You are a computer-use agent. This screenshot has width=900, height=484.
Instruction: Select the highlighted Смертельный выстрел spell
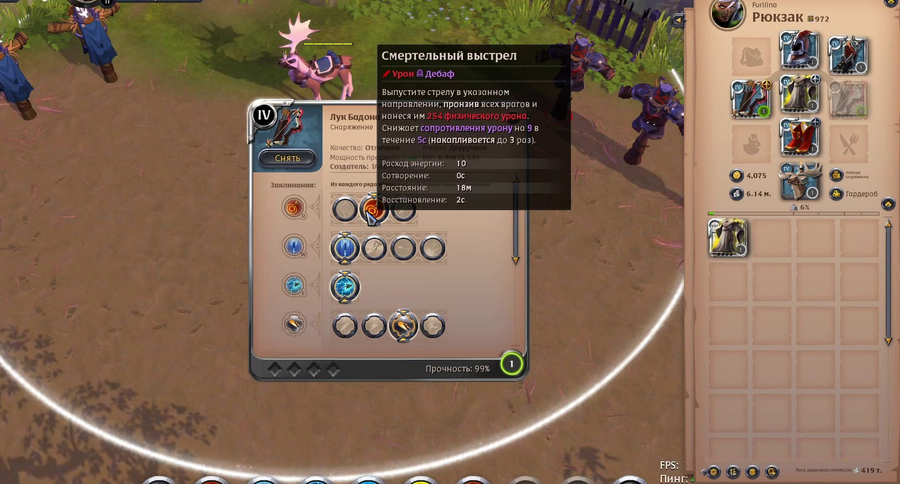[374, 209]
